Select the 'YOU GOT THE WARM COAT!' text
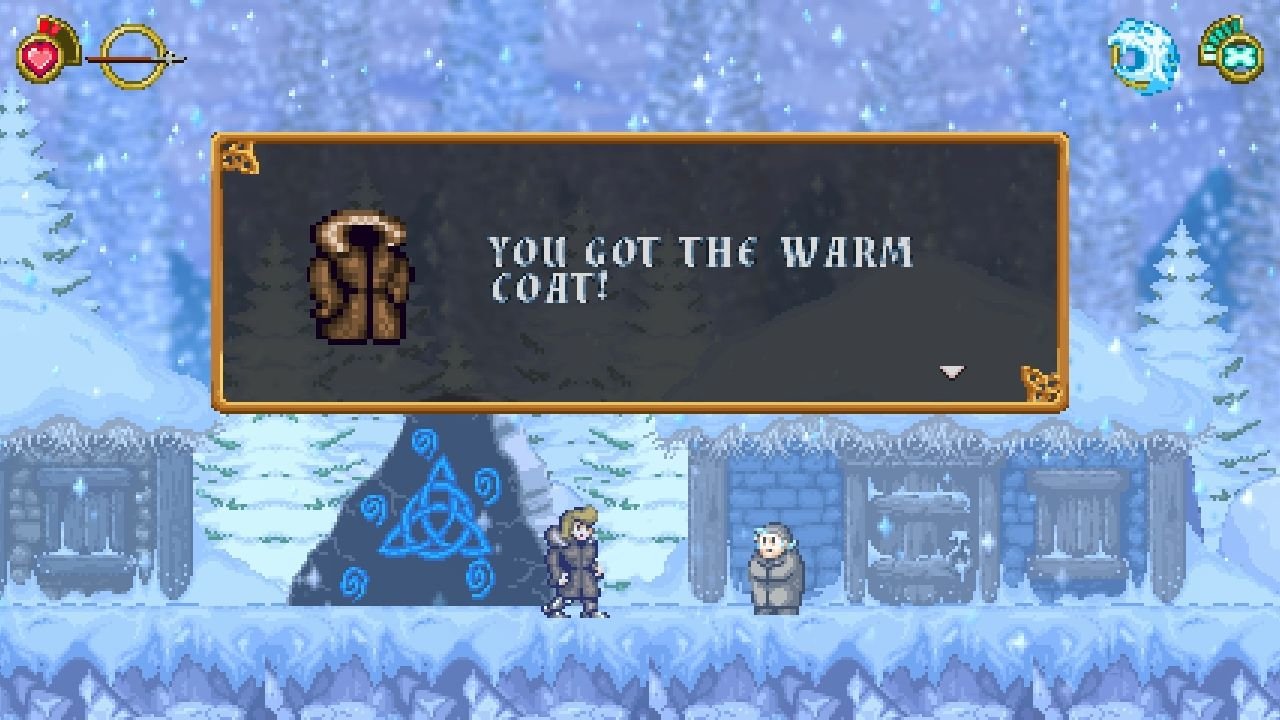The height and width of the screenshot is (720, 1280). [x=699, y=265]
